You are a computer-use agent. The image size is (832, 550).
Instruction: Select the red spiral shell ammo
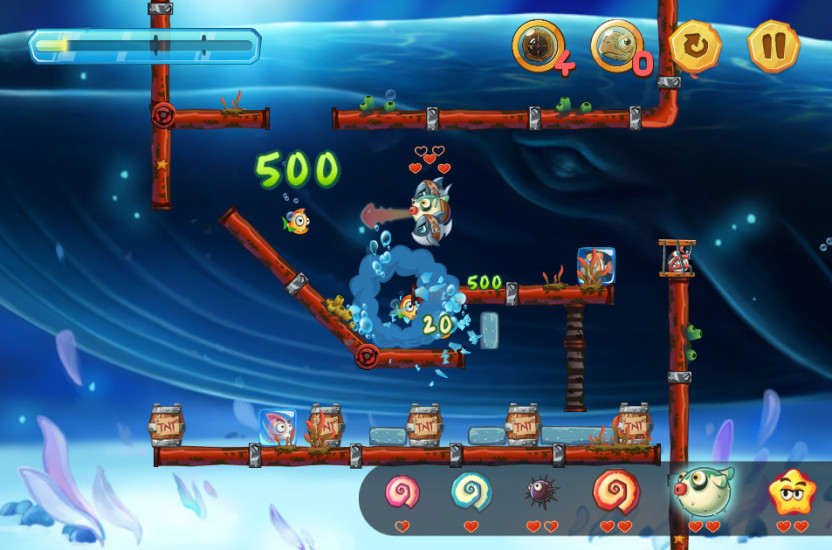pyautogui.click(x=616, y=491)
